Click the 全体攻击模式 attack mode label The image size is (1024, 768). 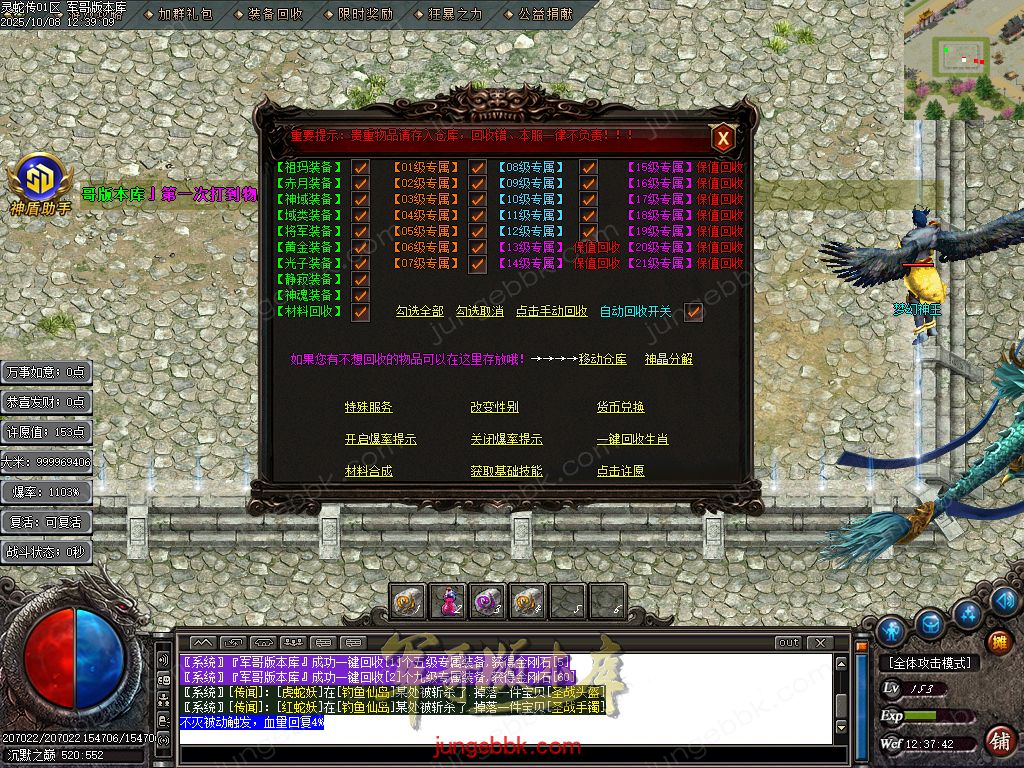tap(929, 663)
